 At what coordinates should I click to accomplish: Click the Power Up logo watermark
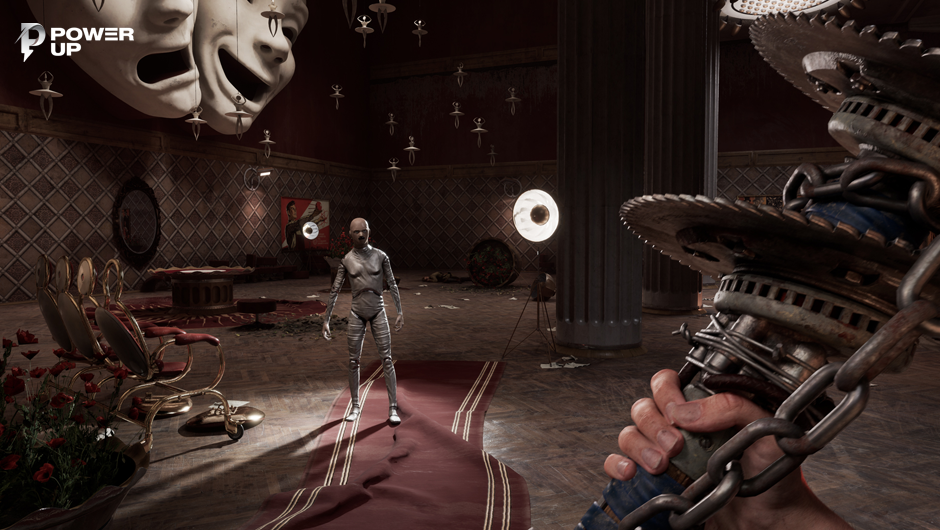point(75,41)
